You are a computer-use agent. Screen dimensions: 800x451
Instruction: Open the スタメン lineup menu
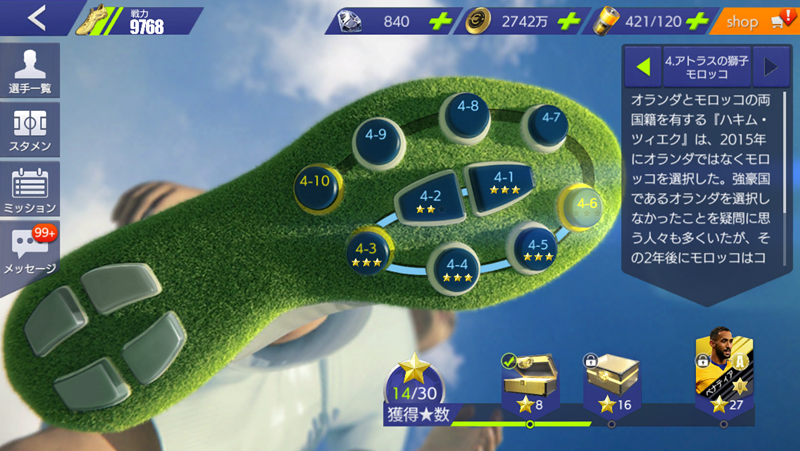pos(30,130)
